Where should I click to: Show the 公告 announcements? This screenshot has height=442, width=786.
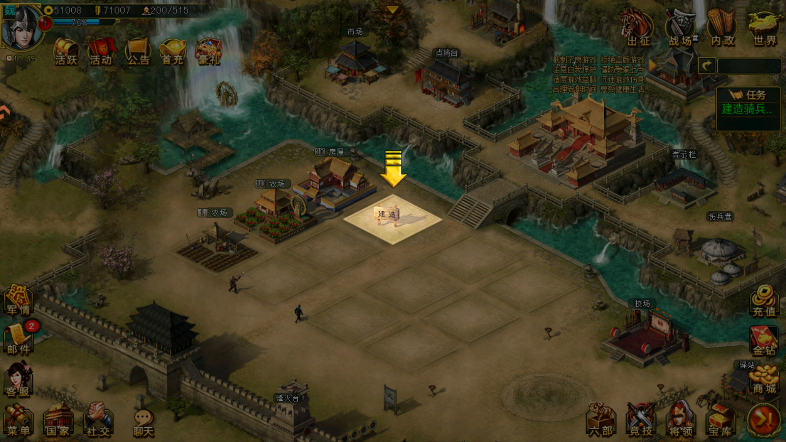(x=137, y=51)
